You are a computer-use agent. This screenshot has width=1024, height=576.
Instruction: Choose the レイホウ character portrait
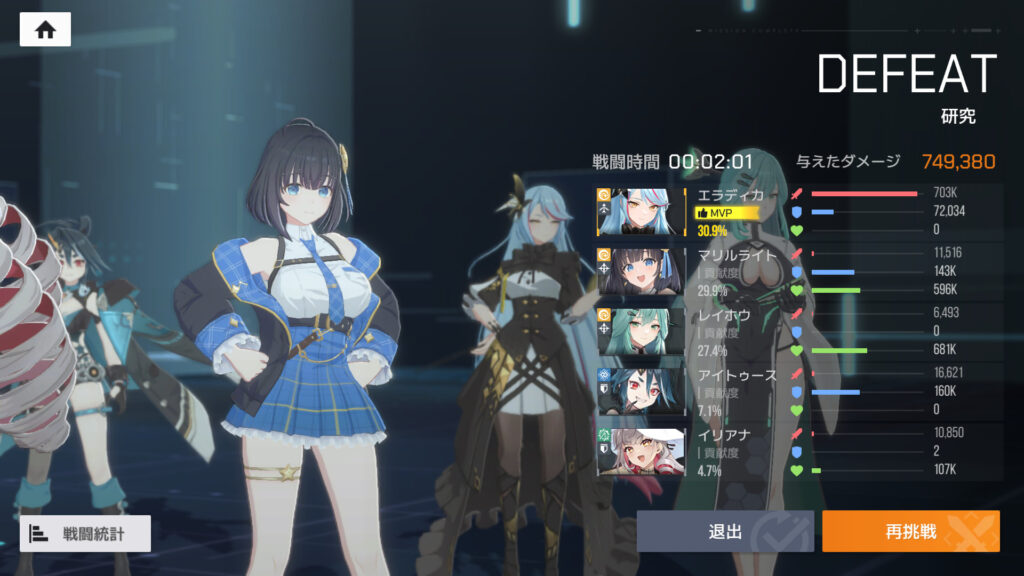click(x=648, y=330)
